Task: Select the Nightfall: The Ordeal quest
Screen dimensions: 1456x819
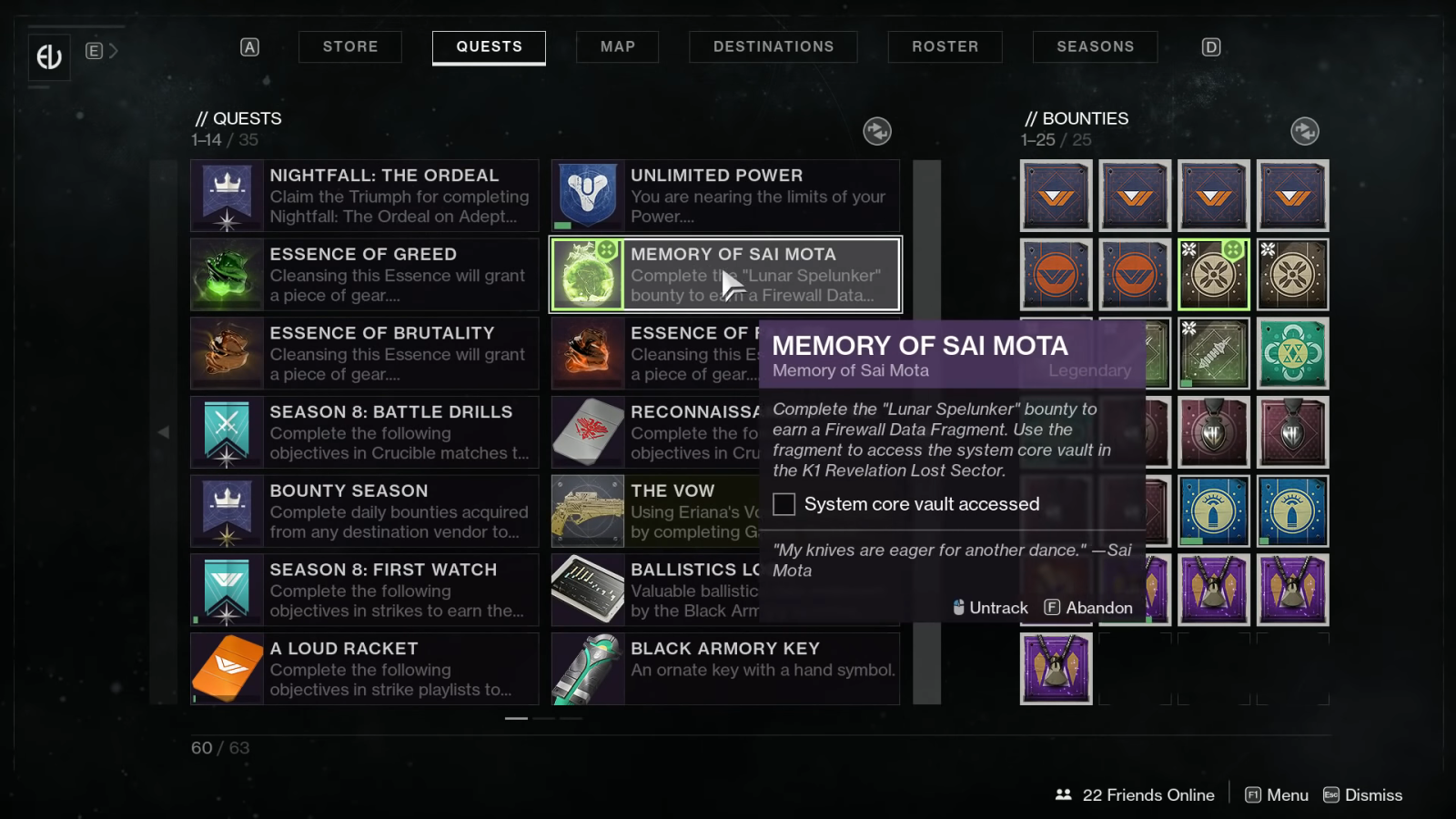Action: (365, 196)
